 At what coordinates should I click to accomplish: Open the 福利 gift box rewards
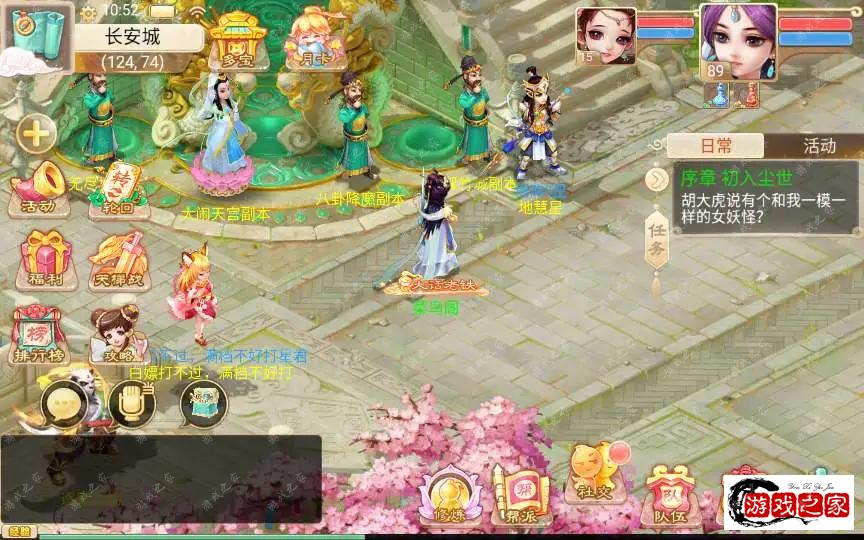(39, 259)
